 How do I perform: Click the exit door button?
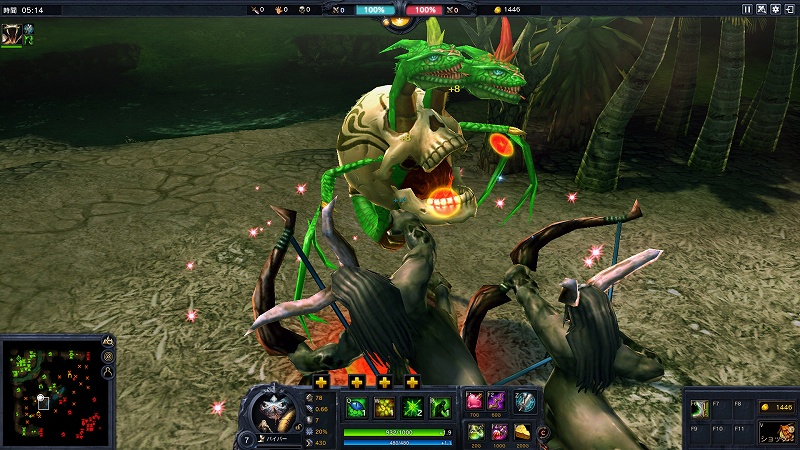click(789, 9)
